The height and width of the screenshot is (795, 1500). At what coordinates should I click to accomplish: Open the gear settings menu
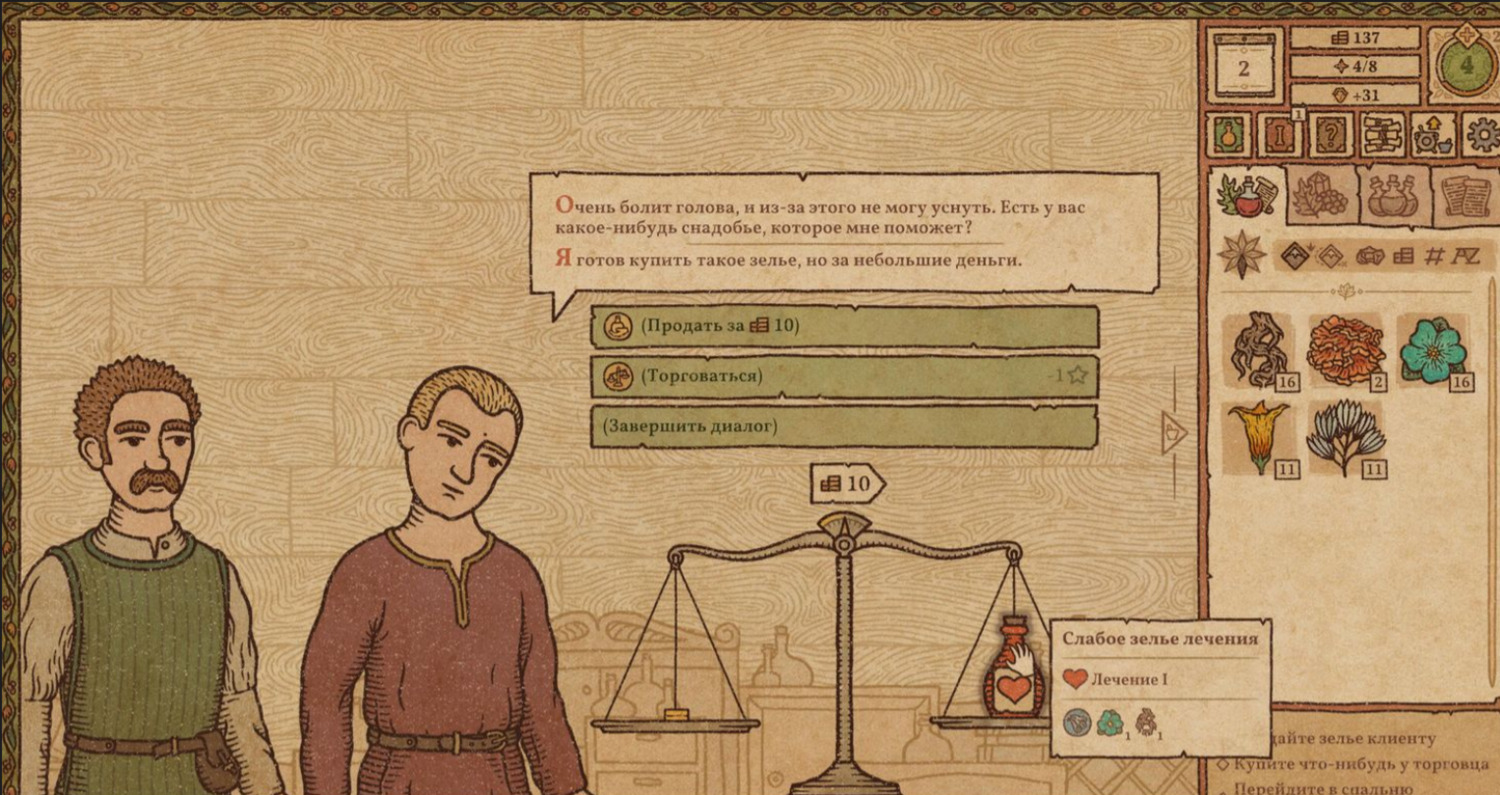click(x=1482, y=135)
